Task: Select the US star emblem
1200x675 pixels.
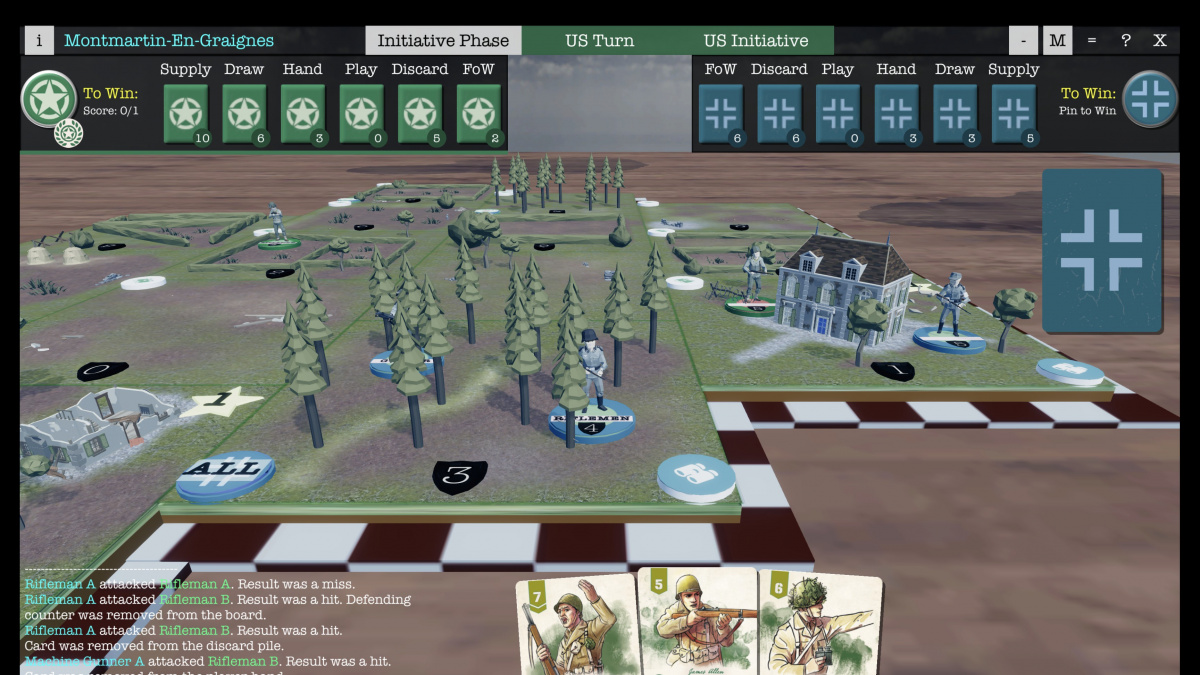Action: click(48, 98)
